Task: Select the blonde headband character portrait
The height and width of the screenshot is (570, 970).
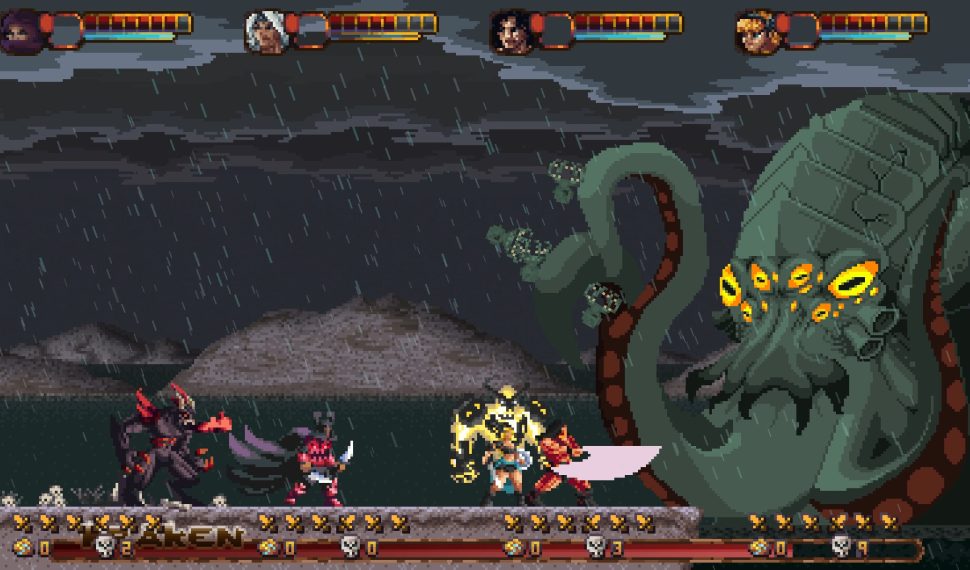Action: coord(756,32)
